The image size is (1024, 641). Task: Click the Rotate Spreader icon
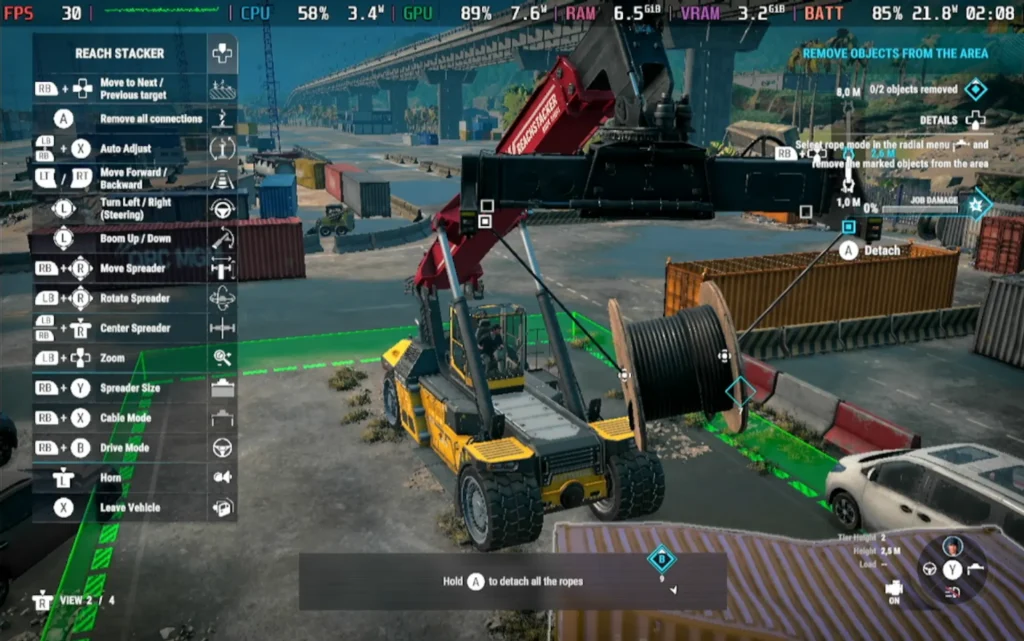(222, 298)
